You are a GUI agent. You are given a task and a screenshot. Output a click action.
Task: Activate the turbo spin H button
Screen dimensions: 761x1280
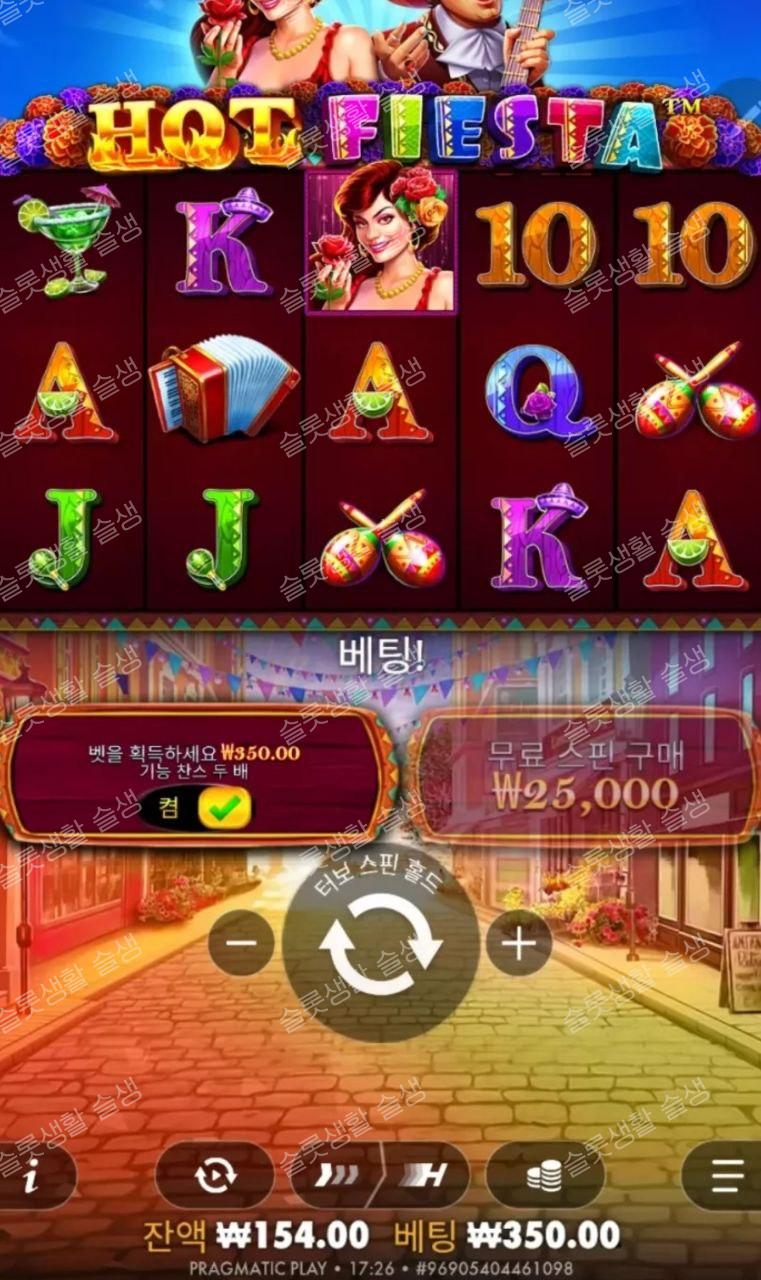tap(425, 1175)
